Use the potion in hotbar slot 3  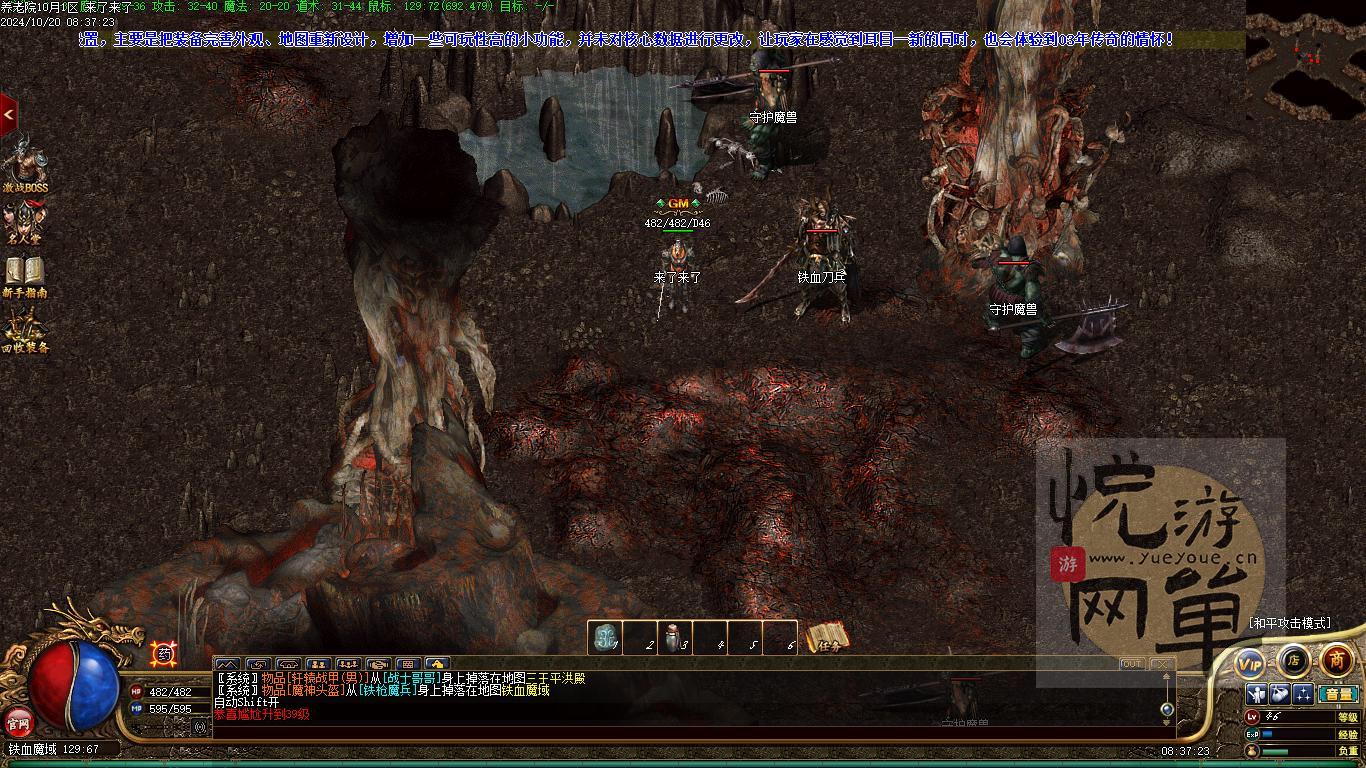tap(674, 638)
